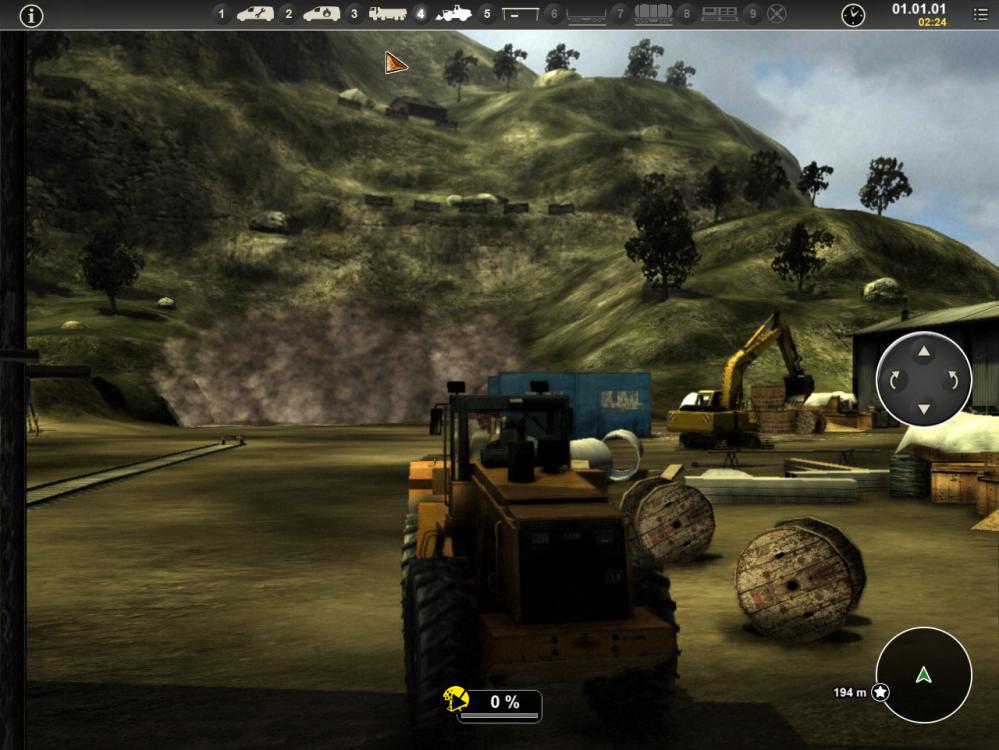999x750 pixels.
Task: Select vehicle 1, the repair van
Action: click(255, 14)
